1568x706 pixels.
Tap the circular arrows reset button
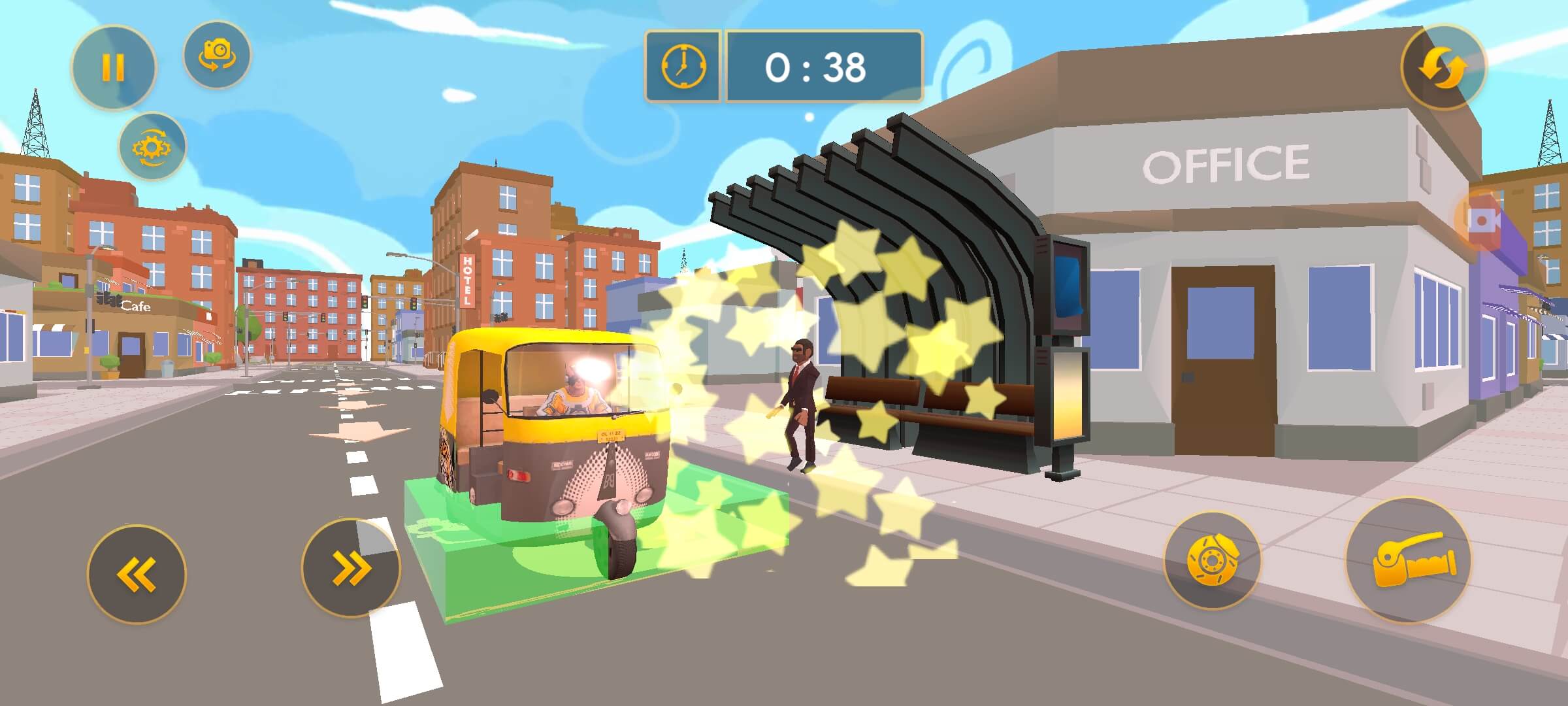point(1443,67)
